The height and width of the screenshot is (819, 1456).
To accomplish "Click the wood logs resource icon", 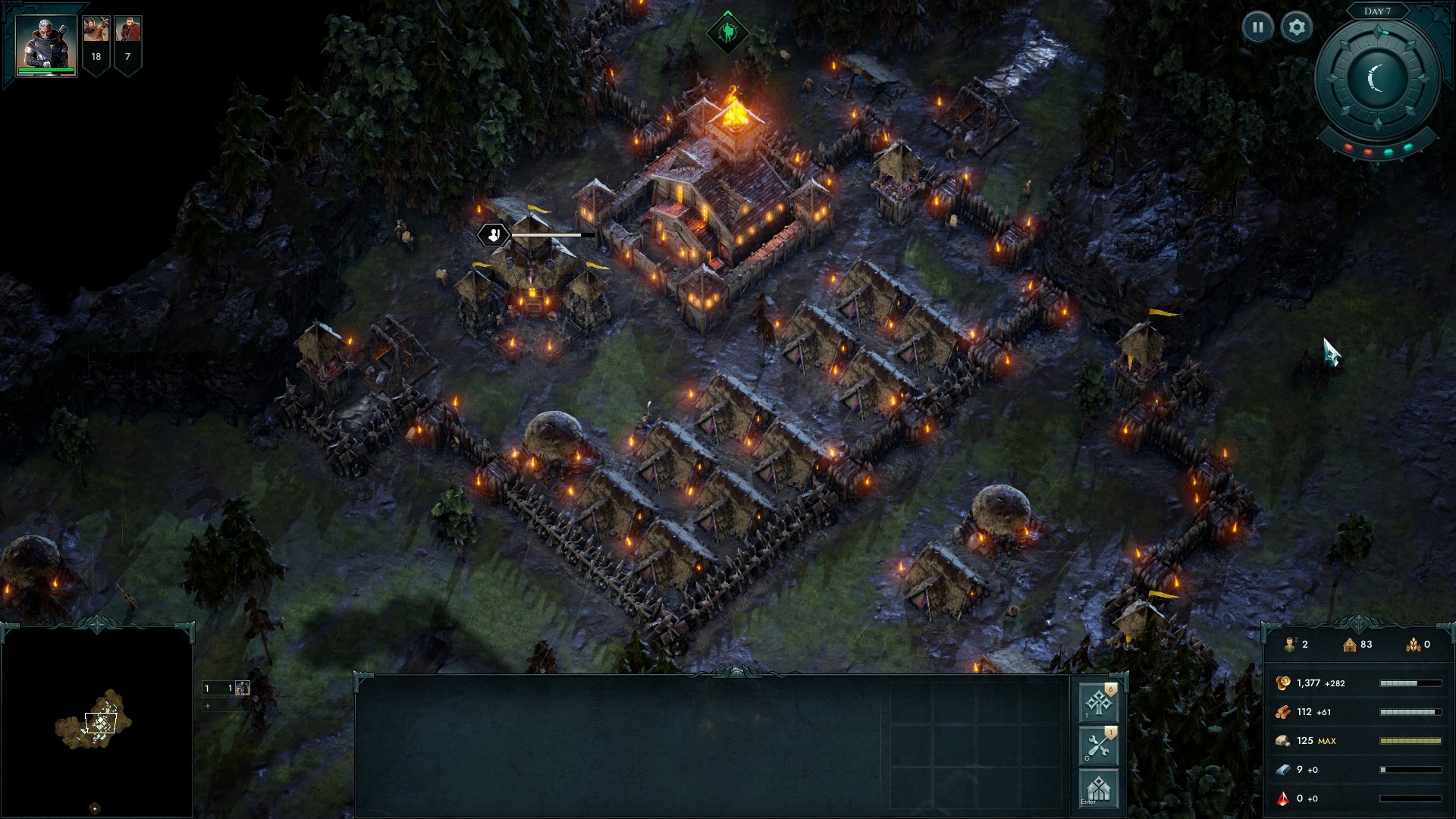I will 1283,712.
